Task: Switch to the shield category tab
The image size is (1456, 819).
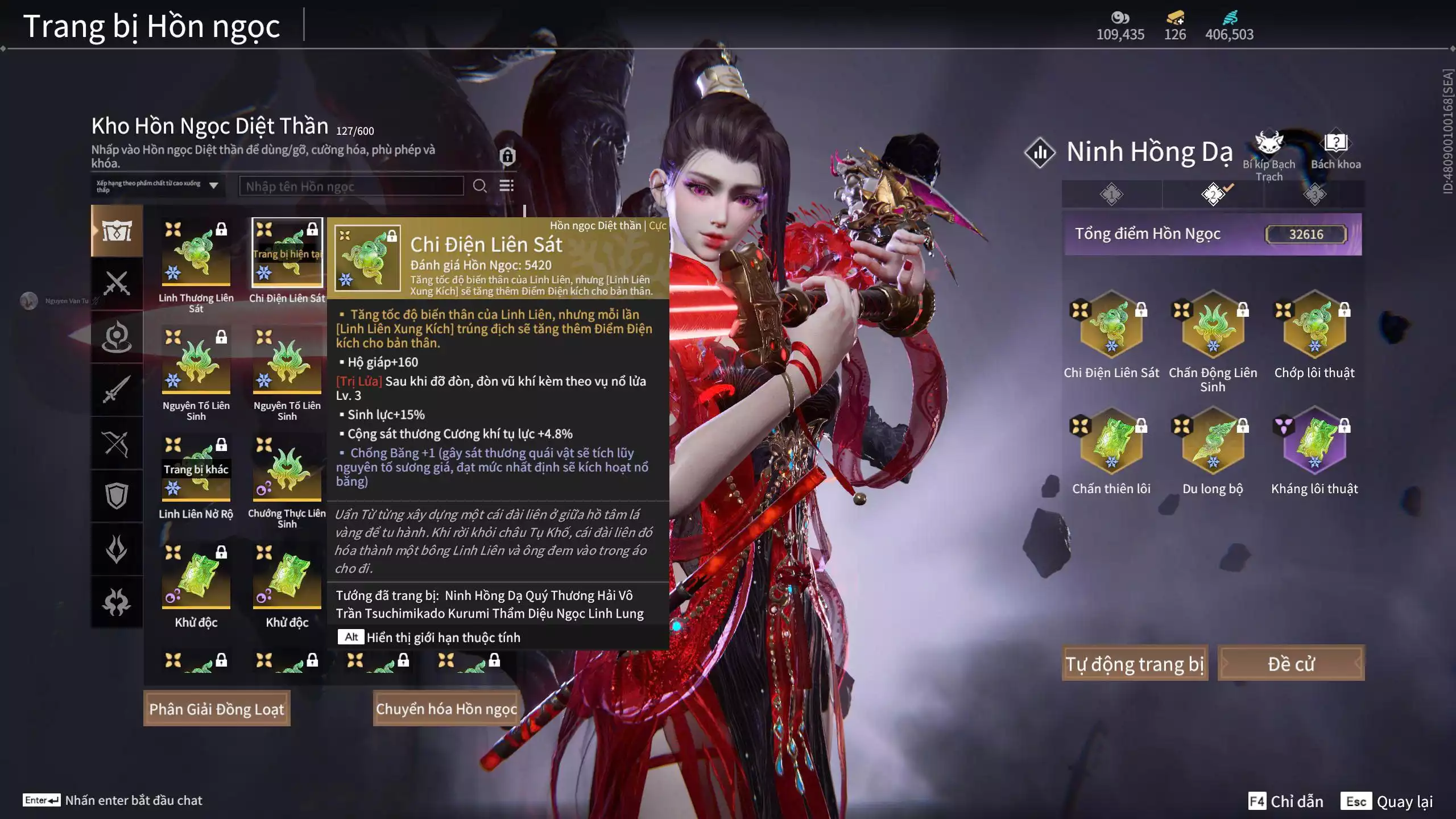Action: tap(117, 496)
